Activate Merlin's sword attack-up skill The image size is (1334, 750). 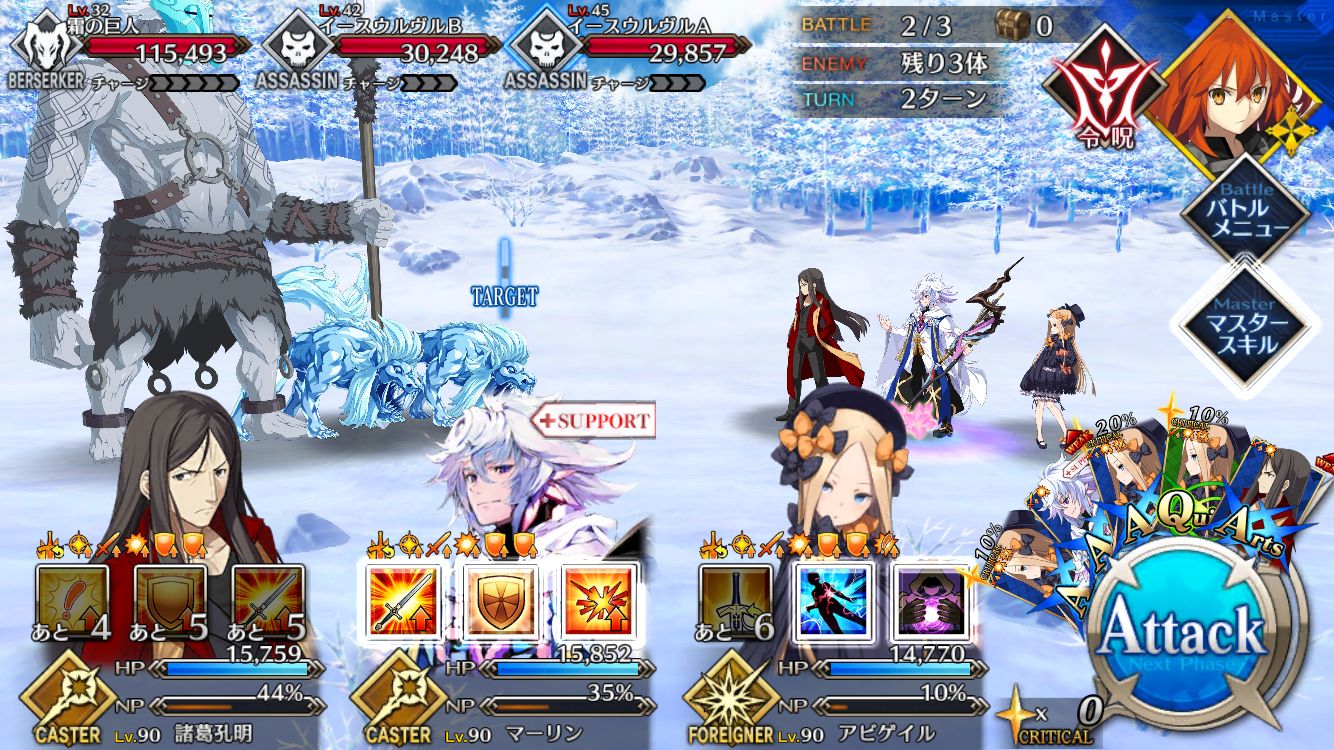[x=402, y=602]
